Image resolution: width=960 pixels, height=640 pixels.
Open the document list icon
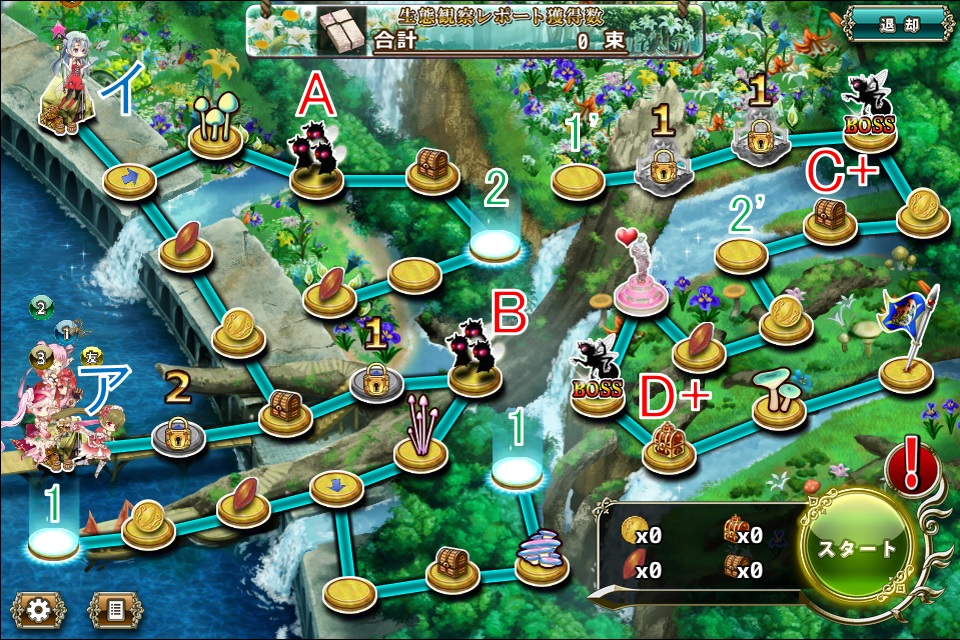pos(115,609)
